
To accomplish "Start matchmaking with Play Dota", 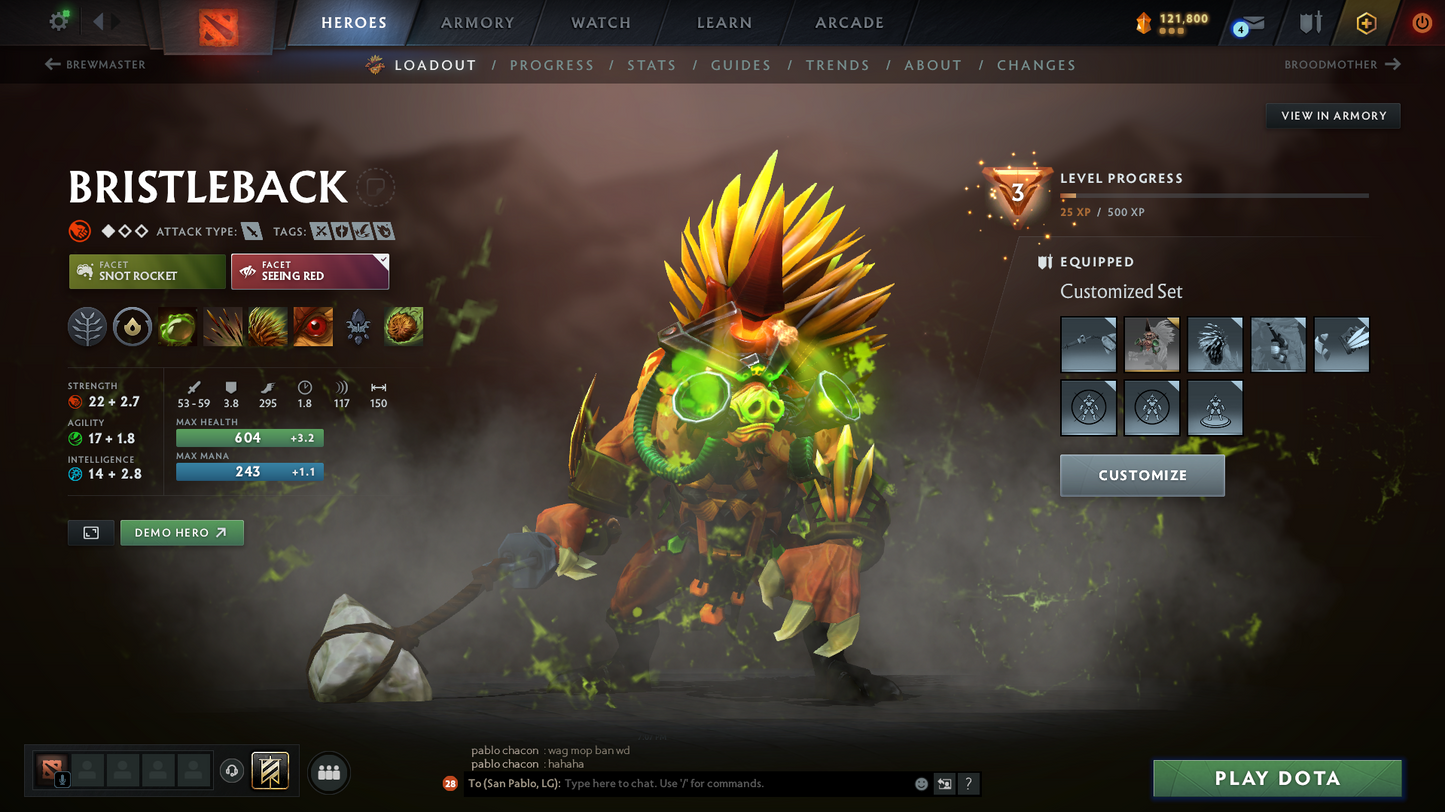I will pyautogui.click(x=1276, y=778).
